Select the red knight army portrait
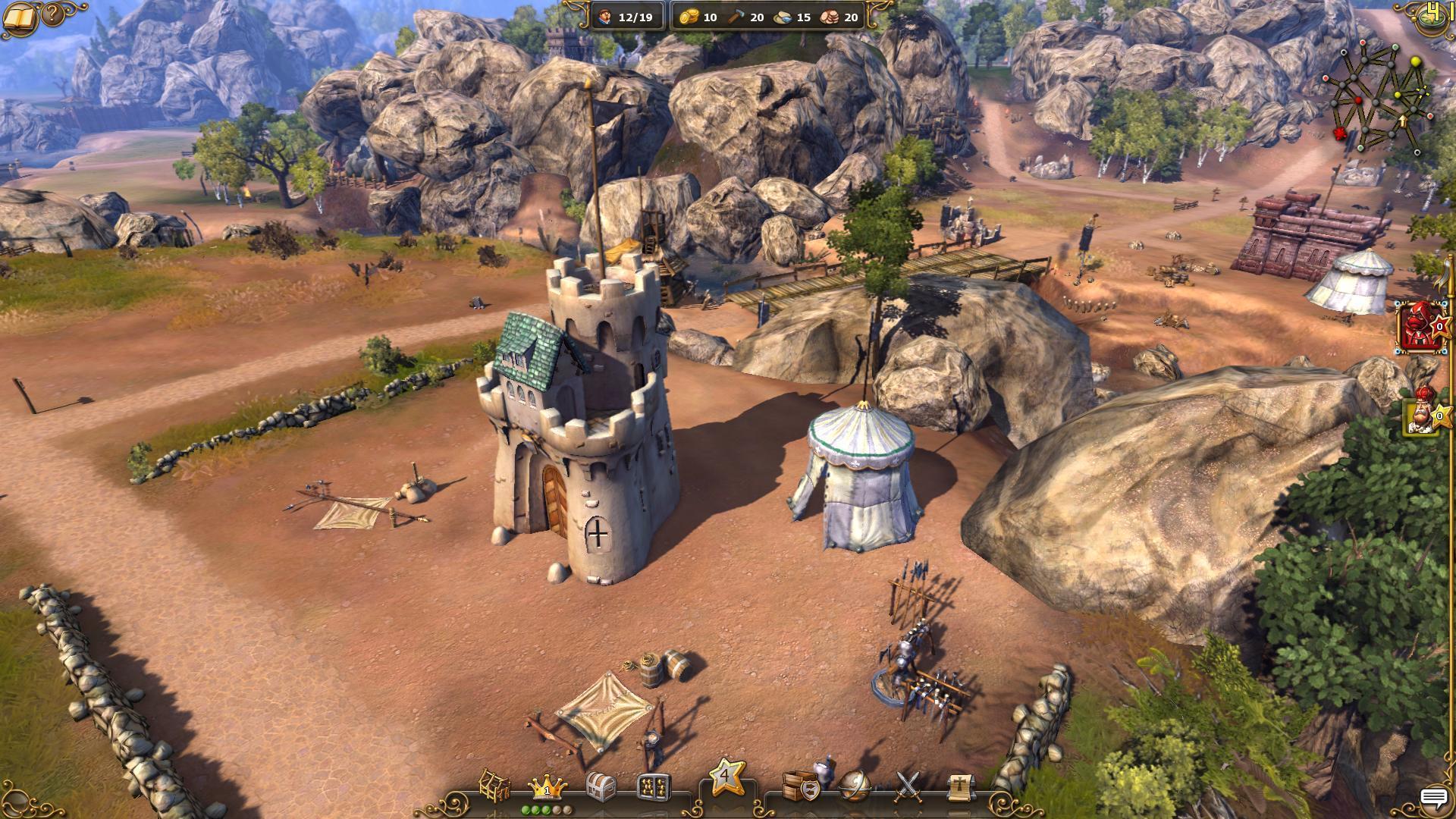 [1416, 326]
